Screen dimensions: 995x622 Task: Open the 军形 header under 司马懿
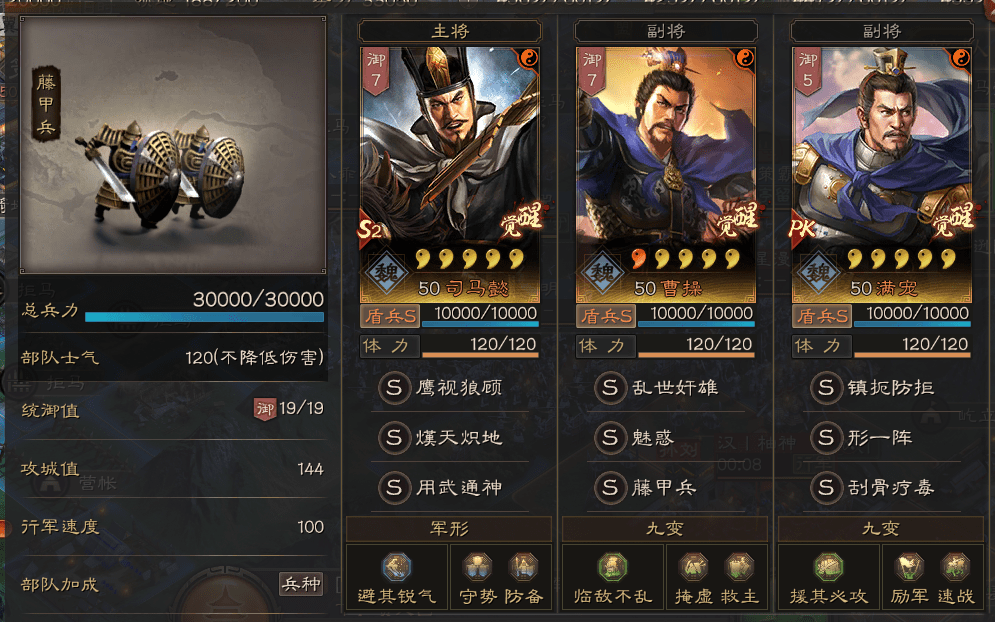[449, 529]
